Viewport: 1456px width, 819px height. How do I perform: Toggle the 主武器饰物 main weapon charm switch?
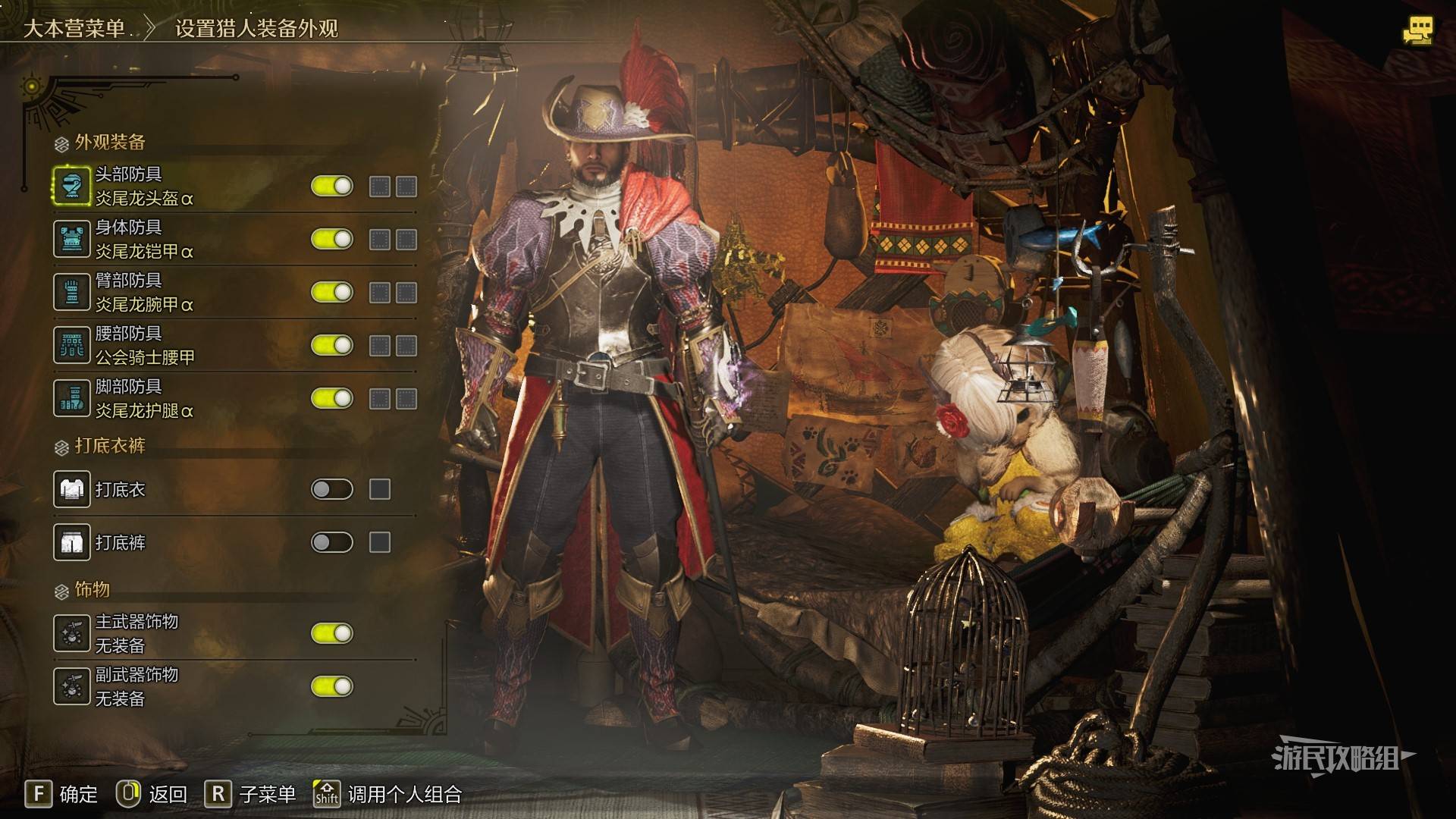332,634
